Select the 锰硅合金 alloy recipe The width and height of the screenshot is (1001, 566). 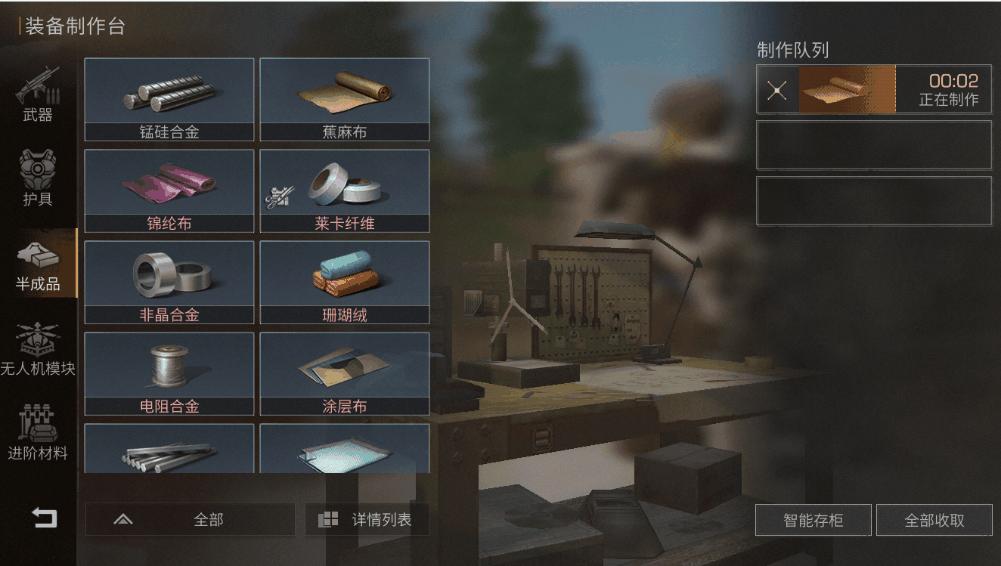pos(169,99)
